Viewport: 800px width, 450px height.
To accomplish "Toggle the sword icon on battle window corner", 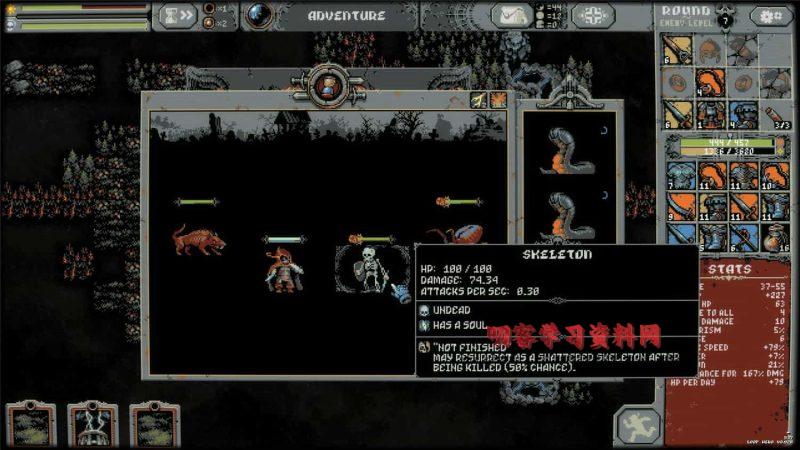I will point(479,100).
